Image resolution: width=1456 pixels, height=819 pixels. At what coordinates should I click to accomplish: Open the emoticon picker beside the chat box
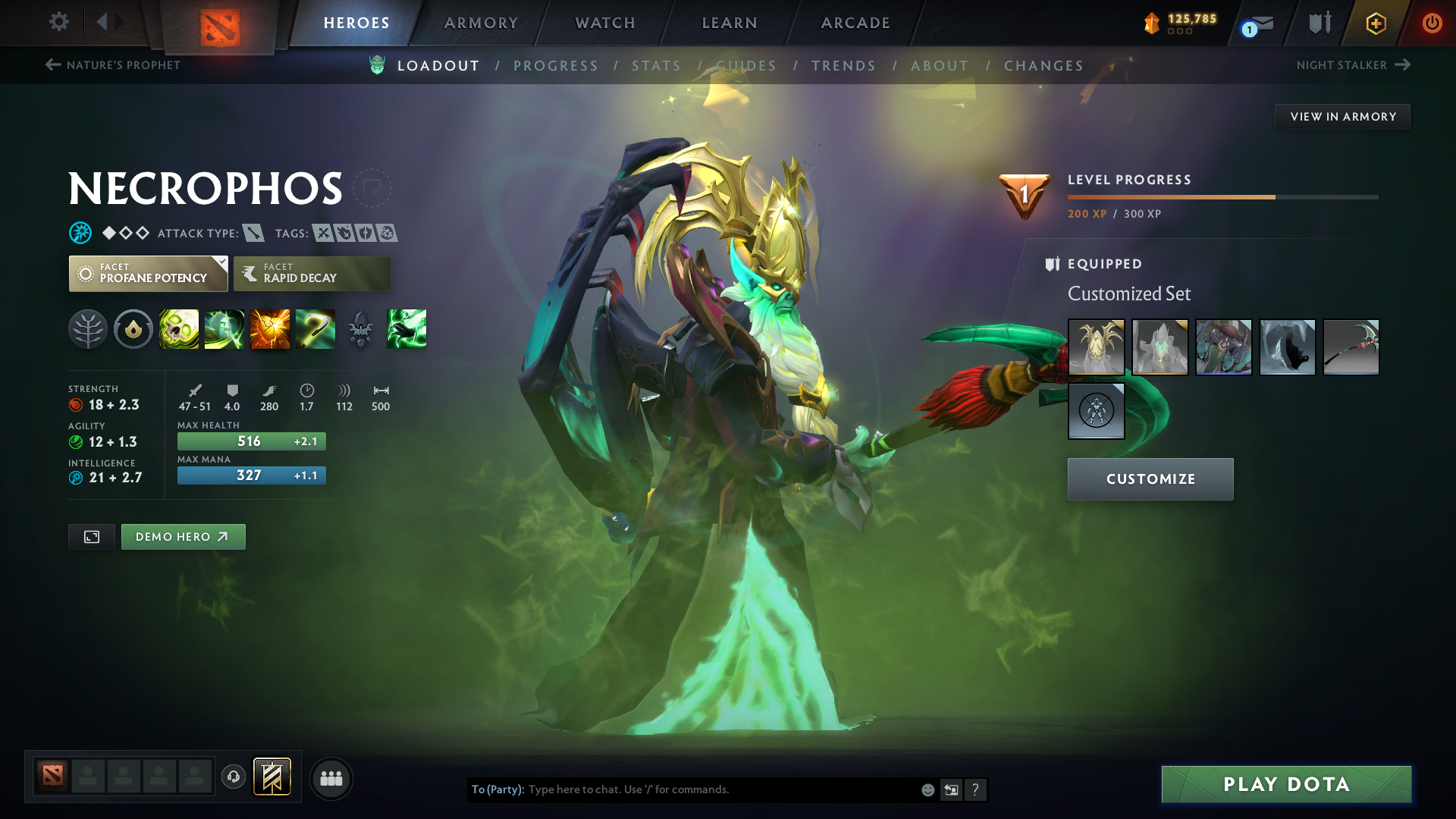click(927, 789)
